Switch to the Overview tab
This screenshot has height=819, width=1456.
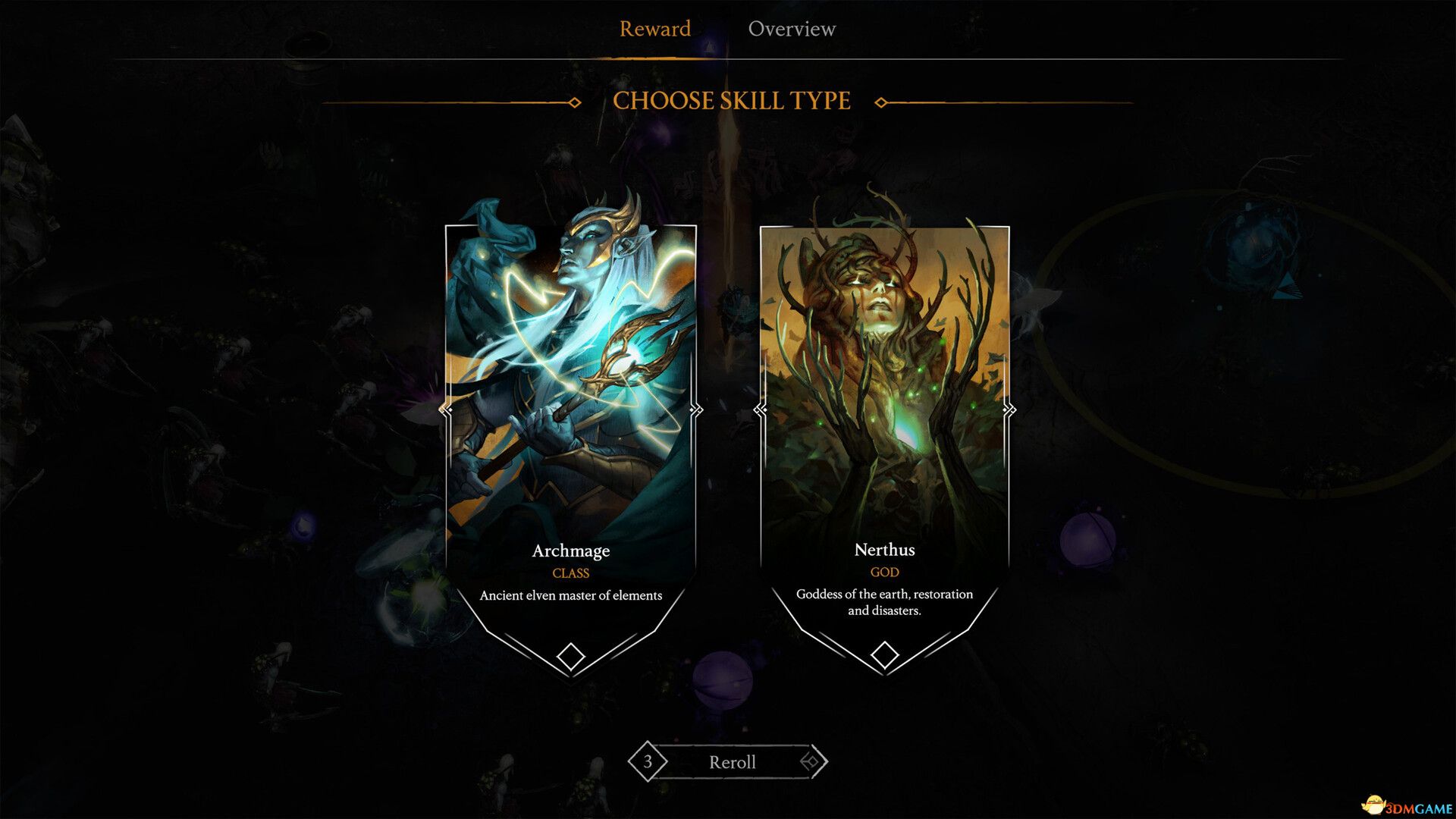pos(792,29)
